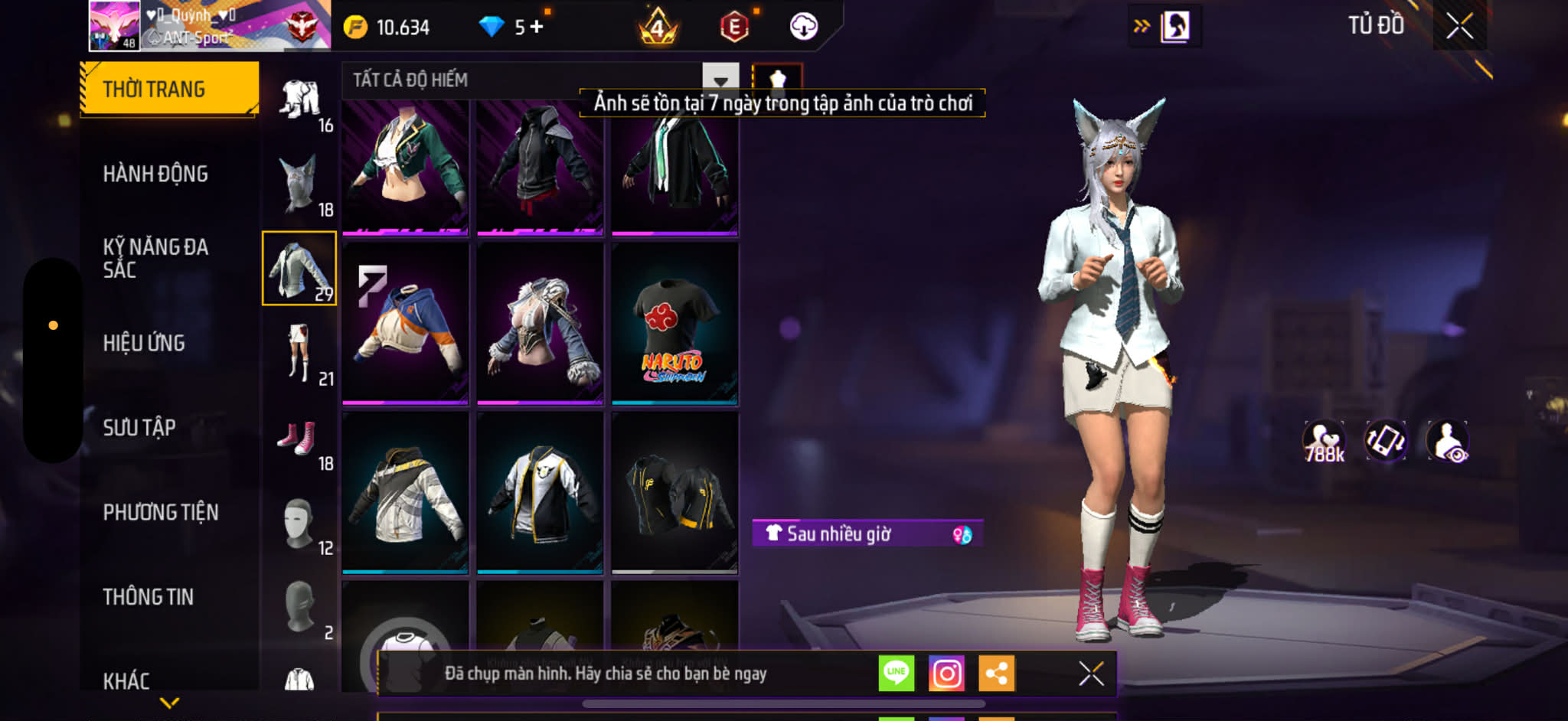Select the Naruto Akatsuki t-shirt
The width and height of the screenshot is (1568, 721).
(x=675, y=322)
